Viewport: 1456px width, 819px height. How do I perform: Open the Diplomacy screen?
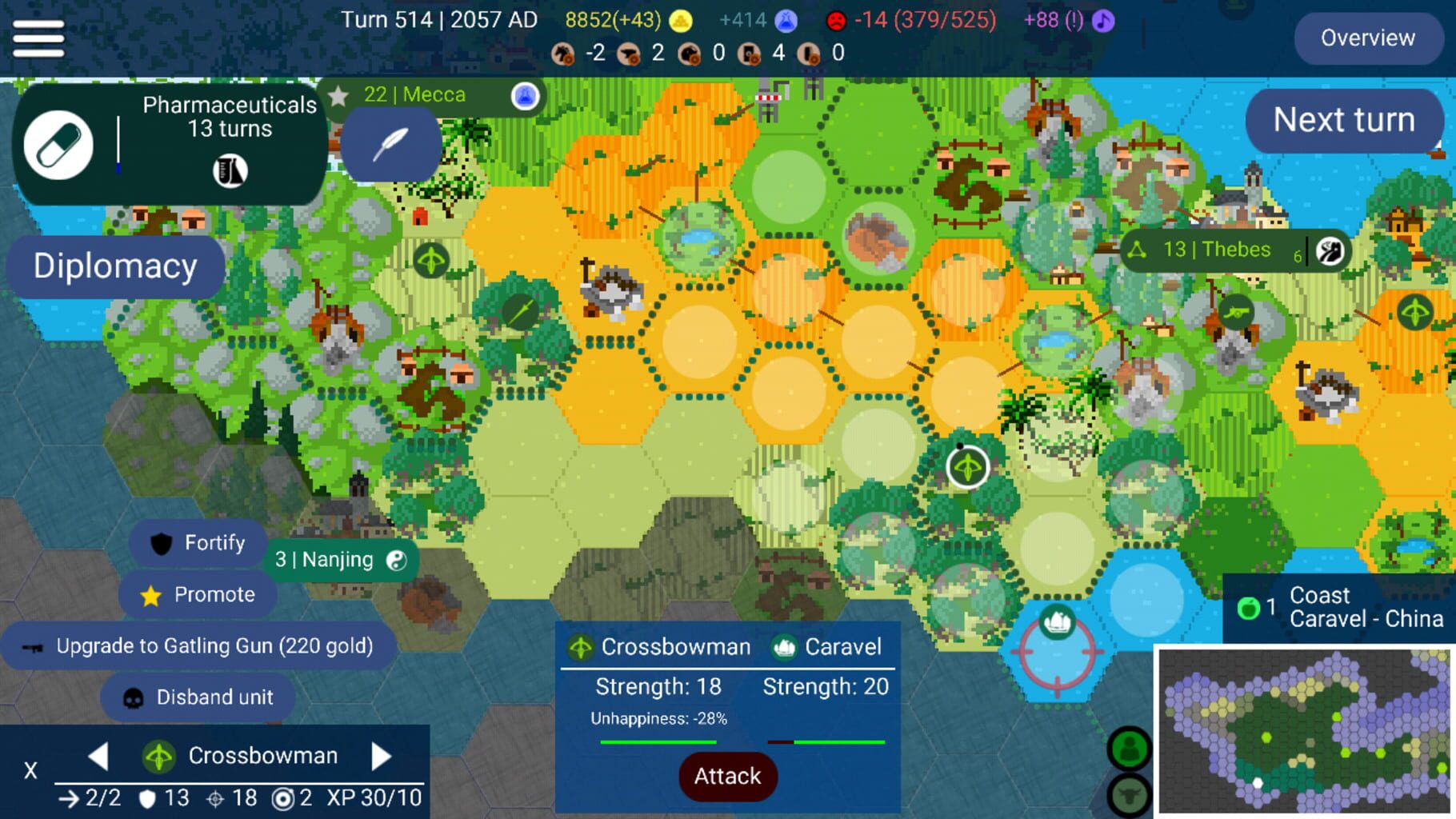coord(114,266)
